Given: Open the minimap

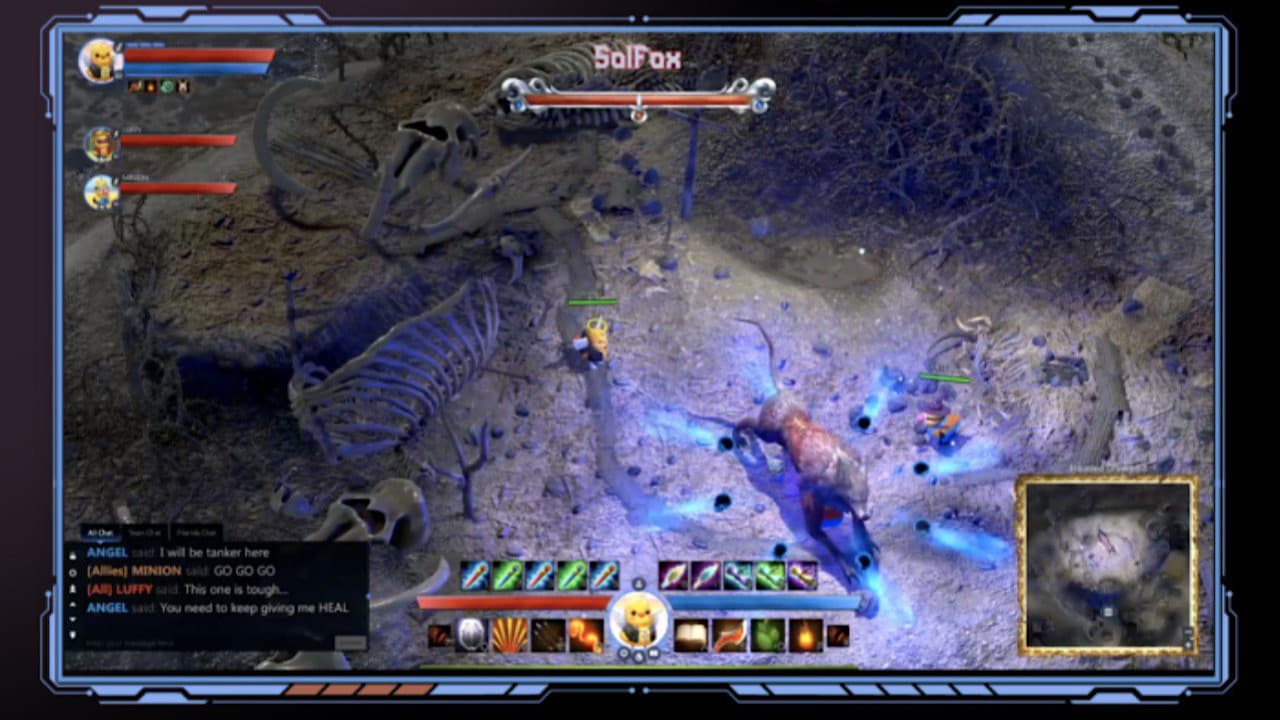Looking at the screenshot, I should point(1107,565).
